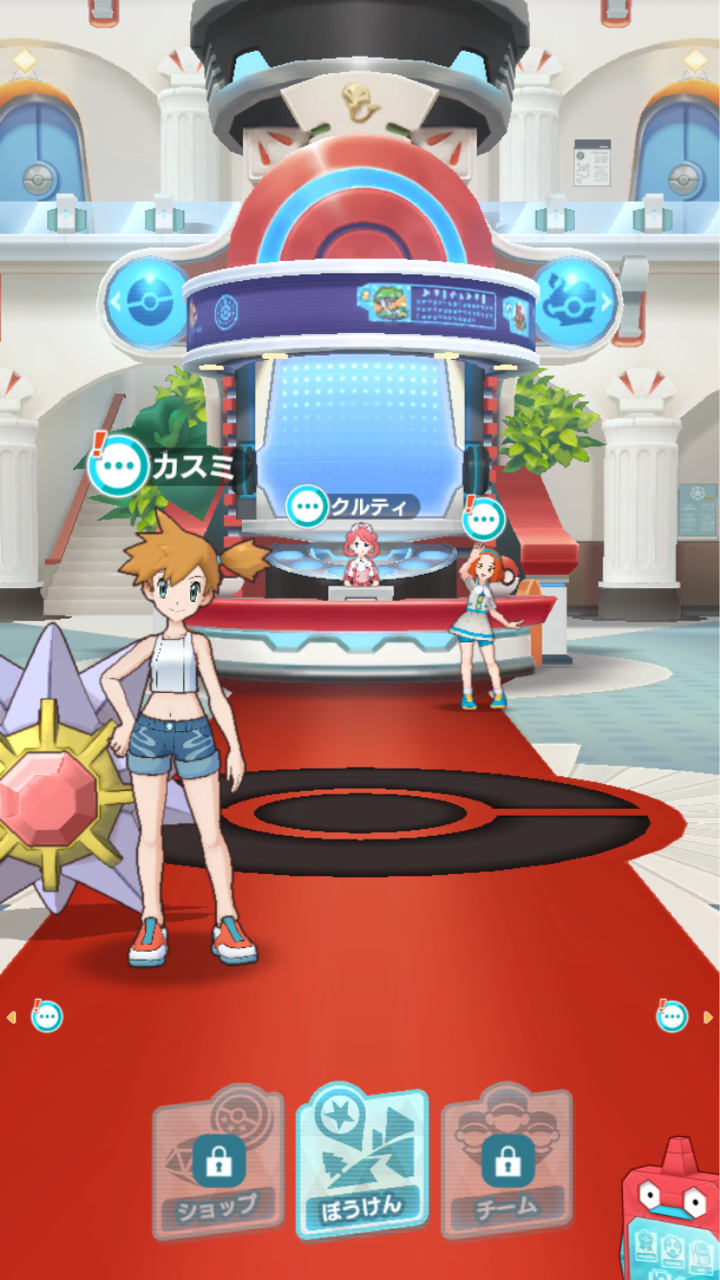
Task: Tap the speech bubble above the waving girl
Action: pyautogui.click(x=484, y=519)
